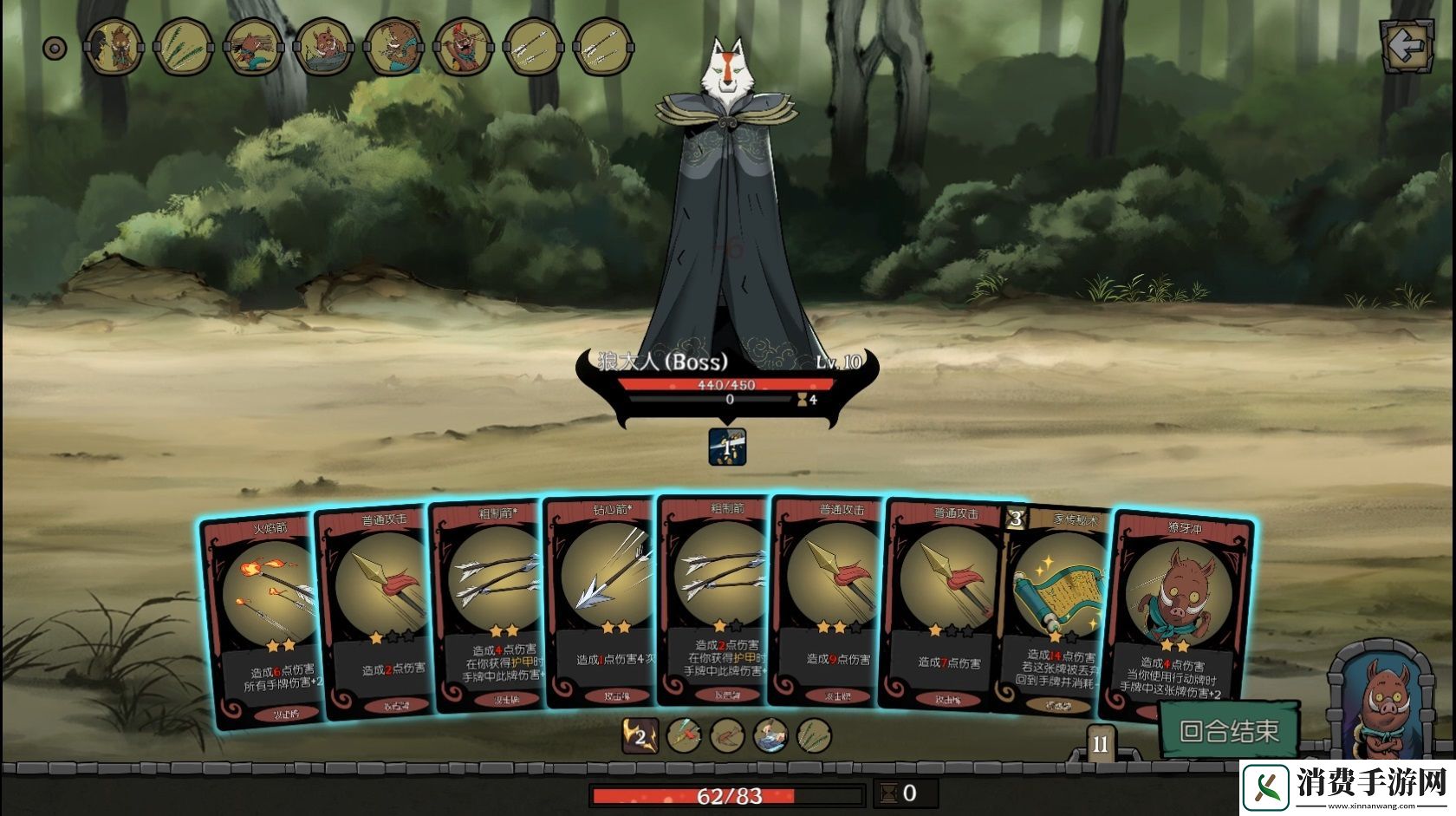Inspect the green claw marks relic icon
1456x816 pixels.
183,47
